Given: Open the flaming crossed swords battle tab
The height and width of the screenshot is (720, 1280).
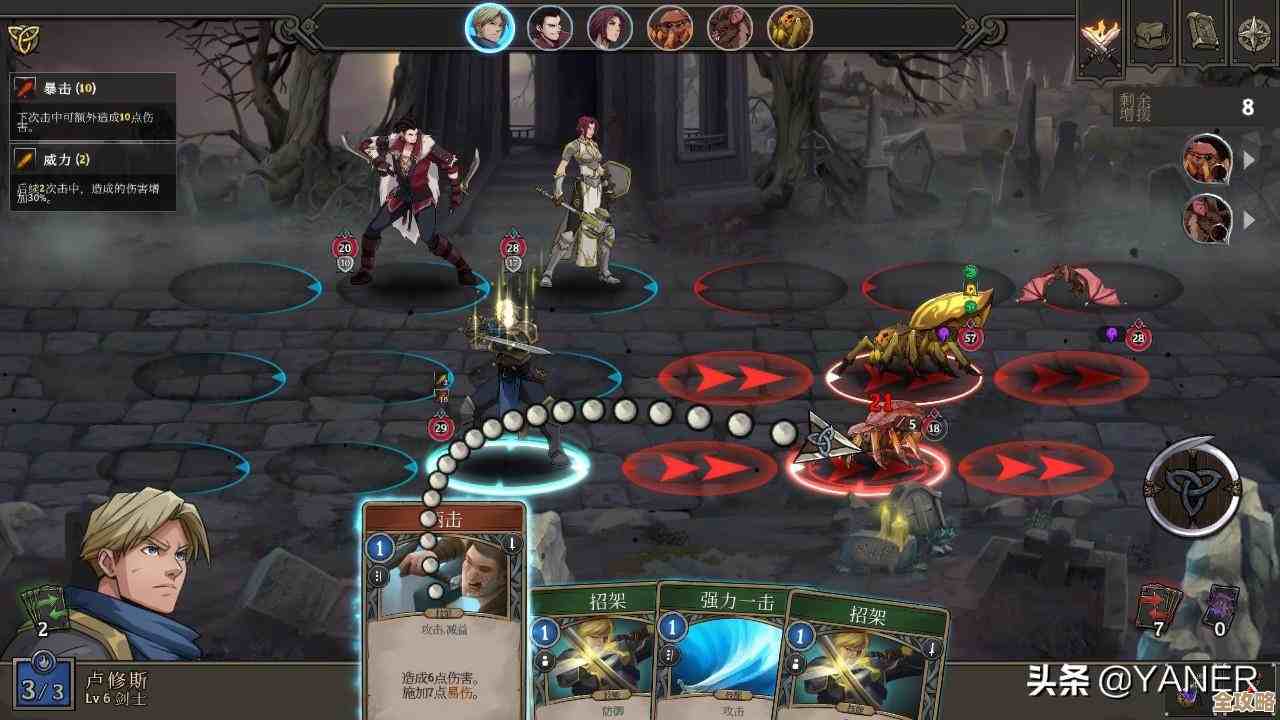Looking at the screenshot, I should [x=1102, y=35].
